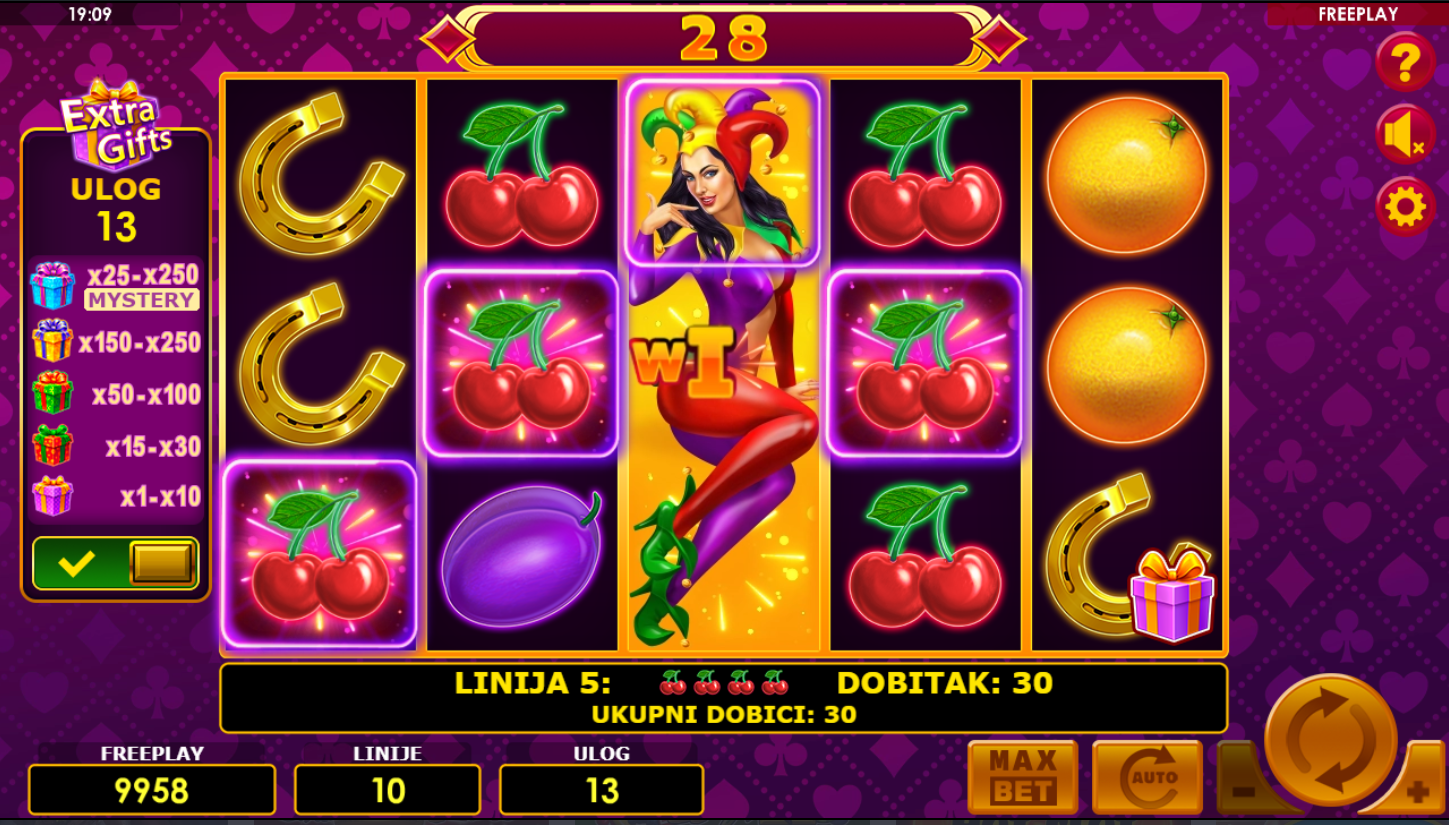Select the LINIJE lines value box
The width and height of the screenshot is (1449, 825).
click(387, 790)
